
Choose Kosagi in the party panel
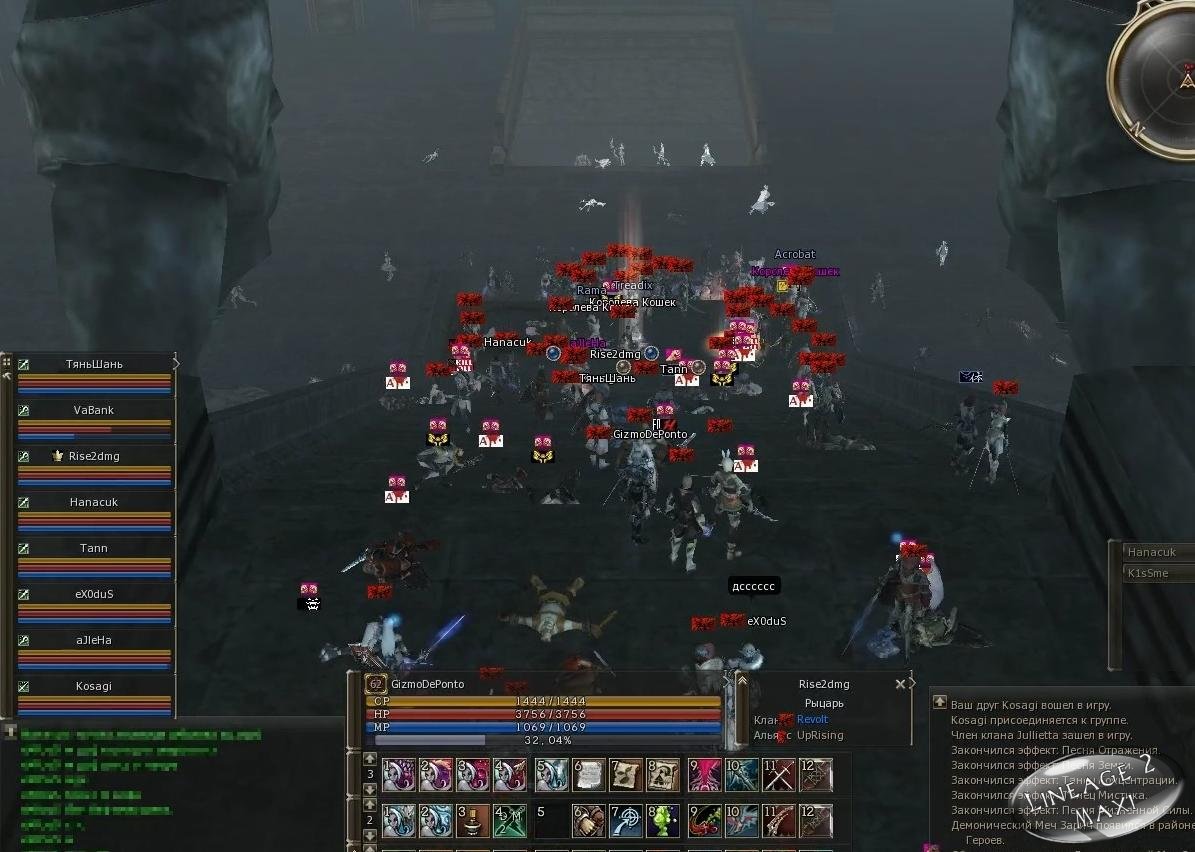coord(94,686)
